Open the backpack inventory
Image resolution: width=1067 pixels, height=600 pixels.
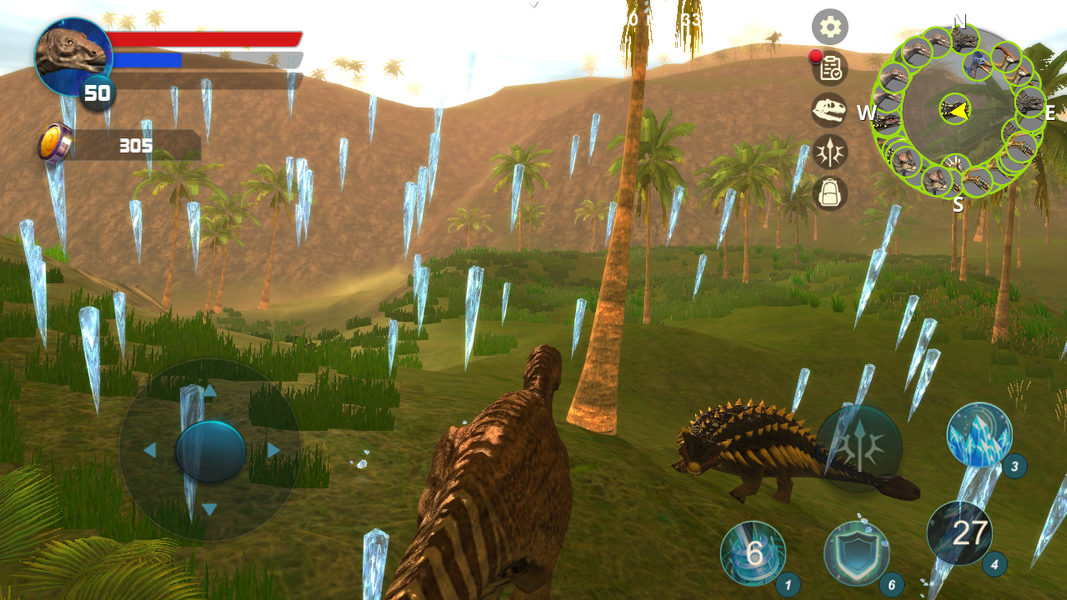[x=829, y=192]
